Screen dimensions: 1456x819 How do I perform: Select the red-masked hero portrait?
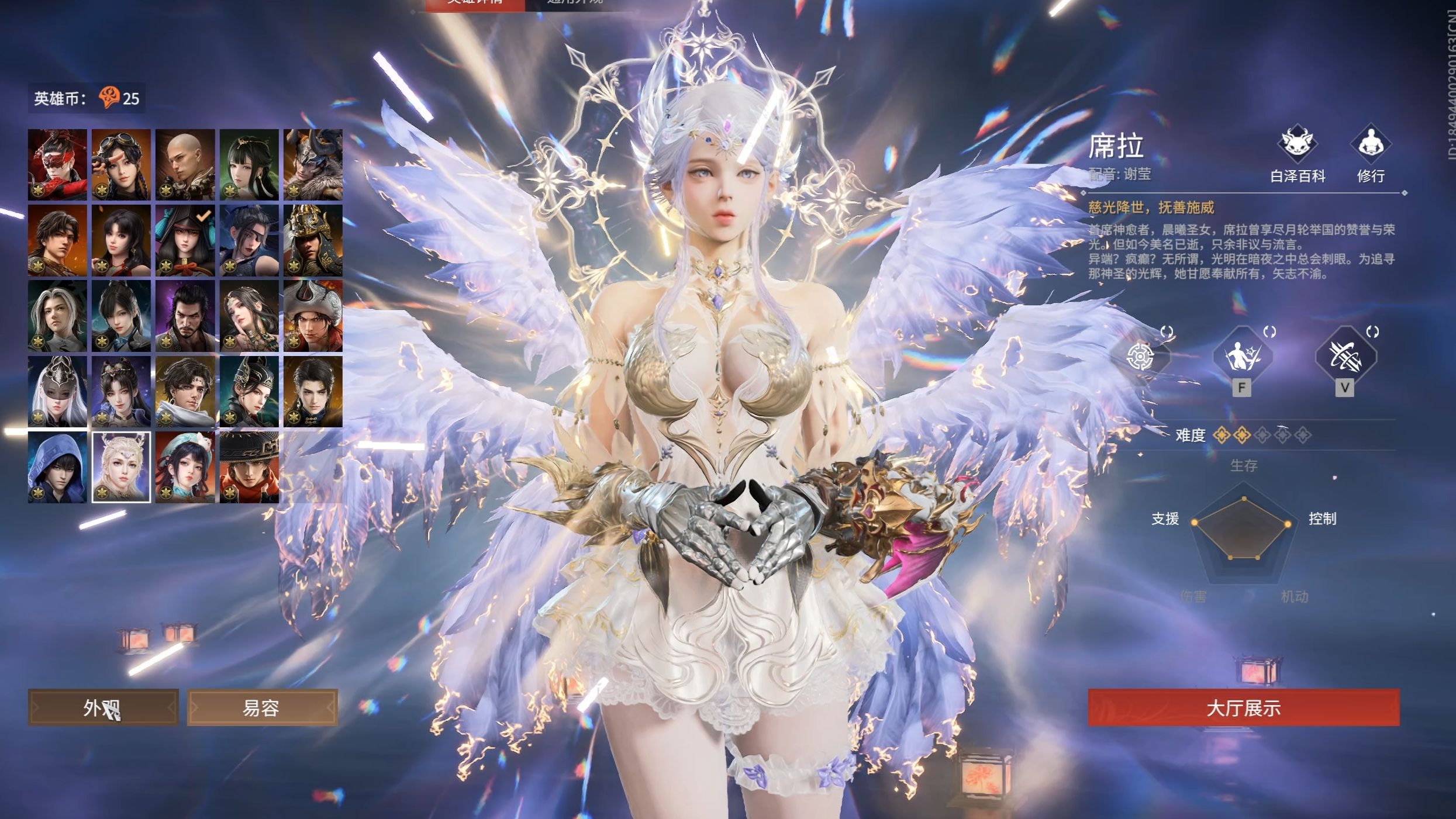(x=57, y=165)
